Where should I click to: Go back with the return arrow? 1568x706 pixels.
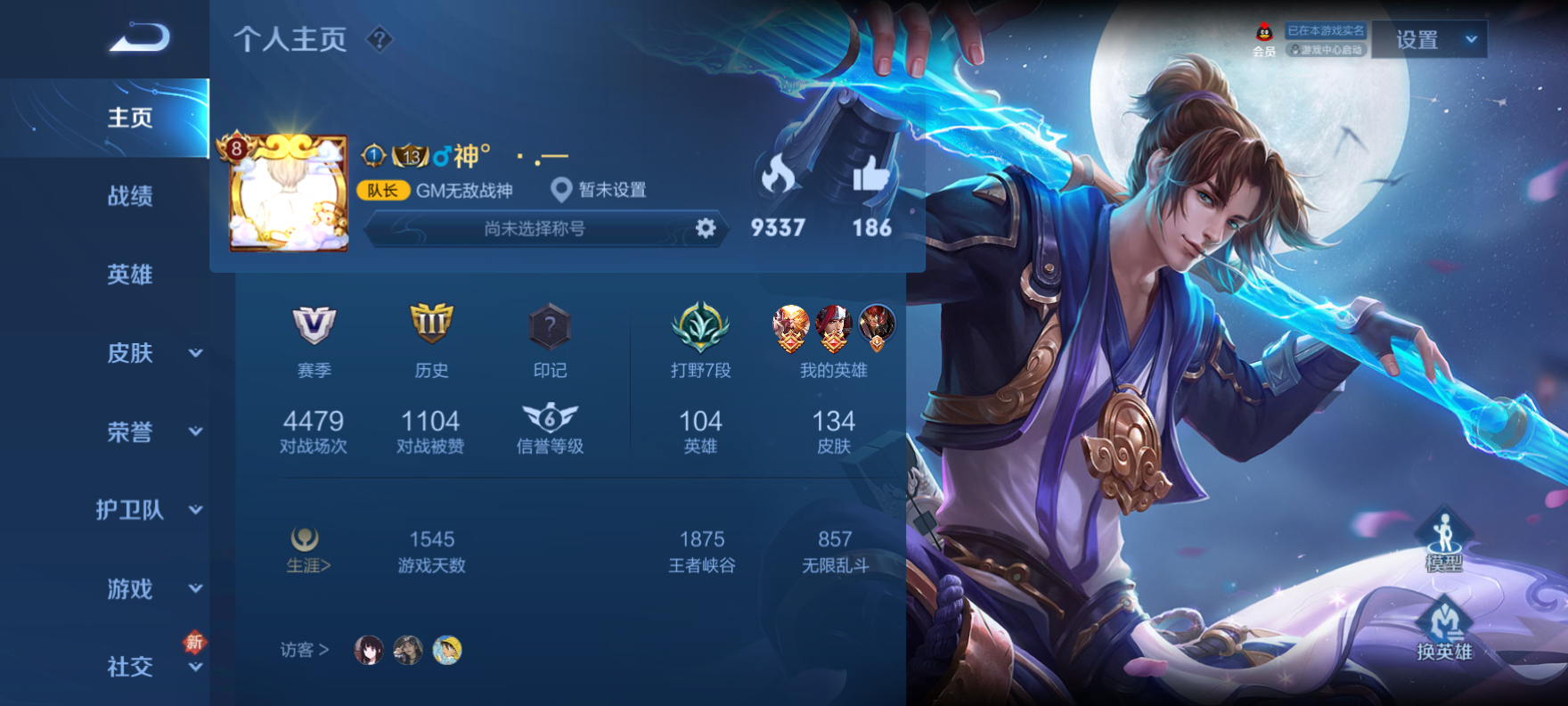point(139,38)
